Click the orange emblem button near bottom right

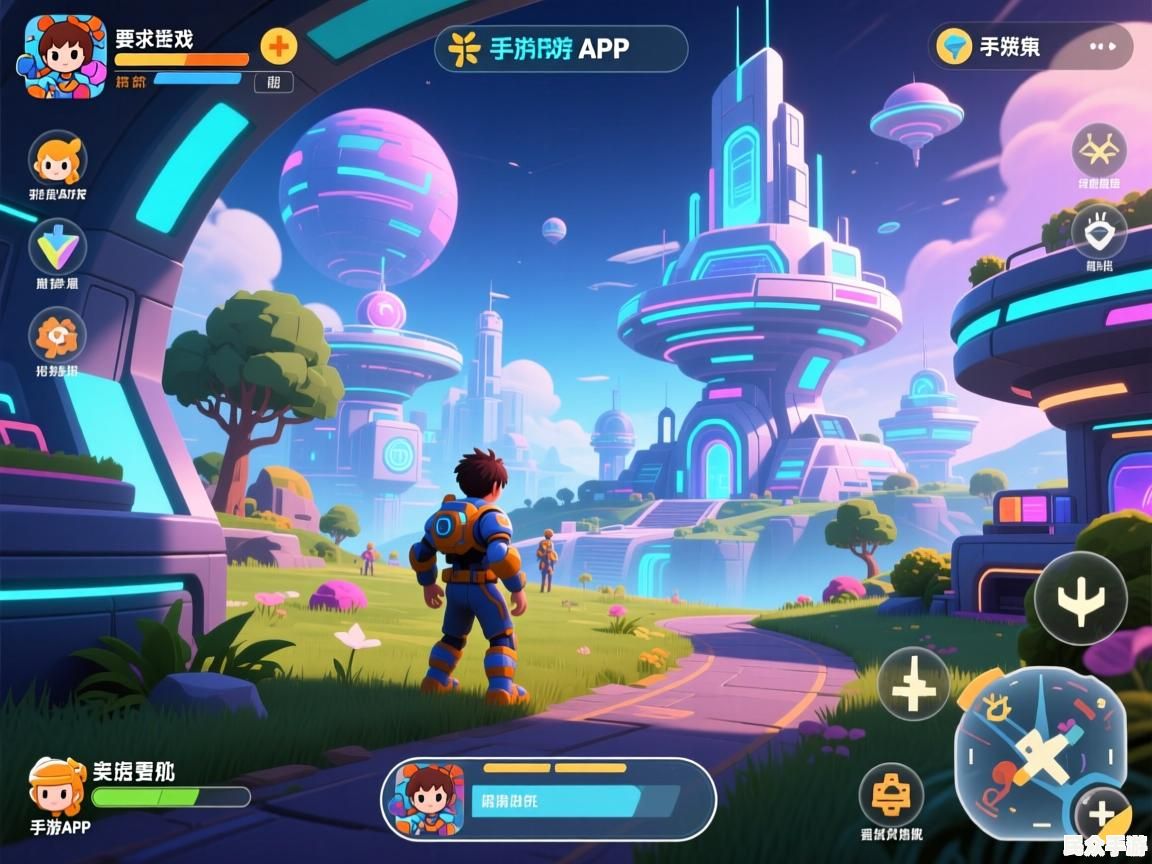[890, 795]
